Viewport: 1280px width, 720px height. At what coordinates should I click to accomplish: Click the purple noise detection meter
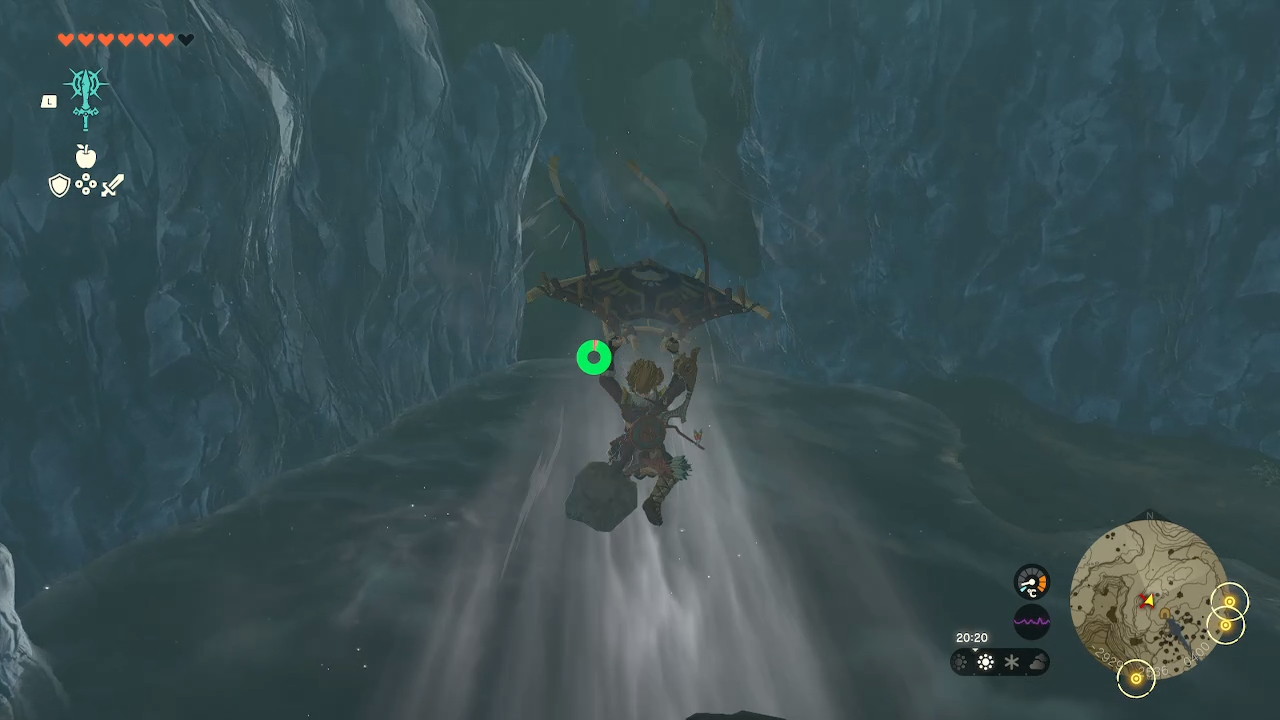point(1031,622)
